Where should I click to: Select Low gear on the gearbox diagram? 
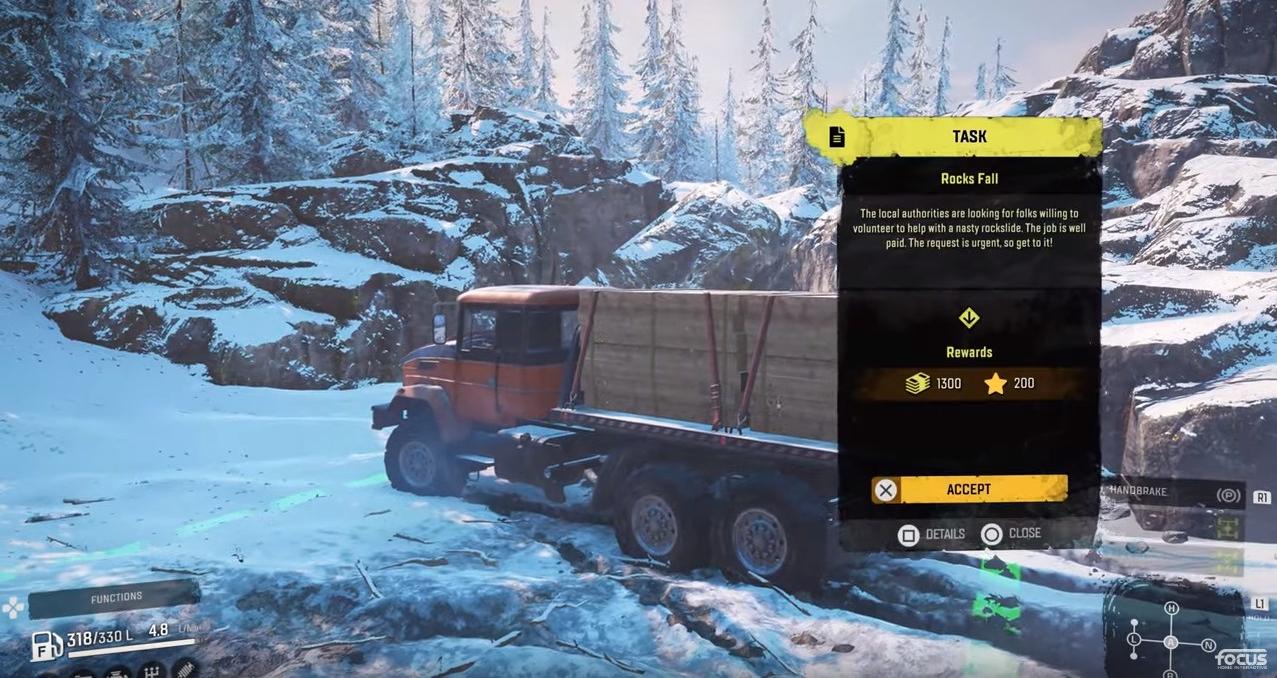pos(1134,639)
